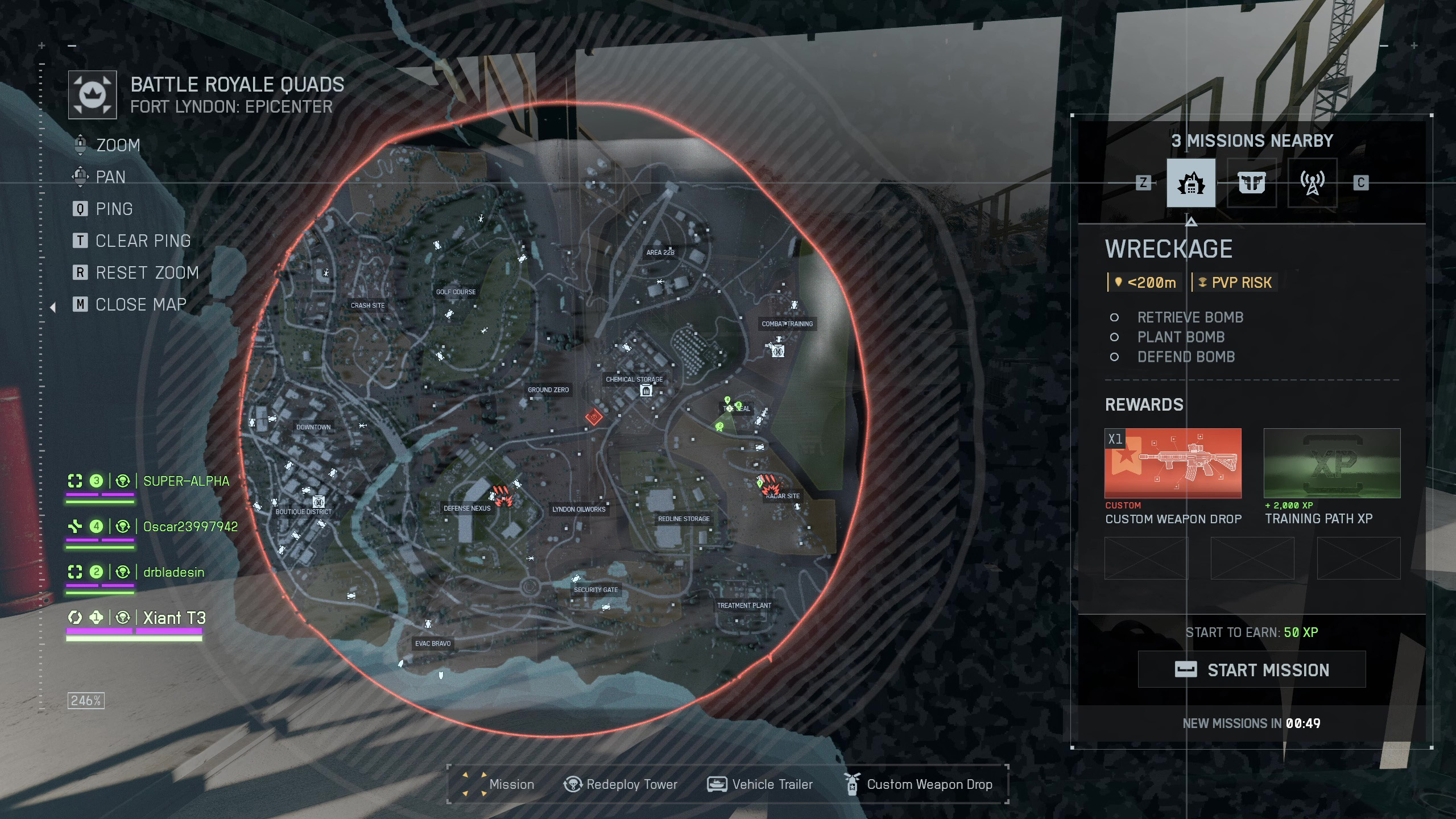Click the Defense Nexus strike marker

[x=503, y=495]
